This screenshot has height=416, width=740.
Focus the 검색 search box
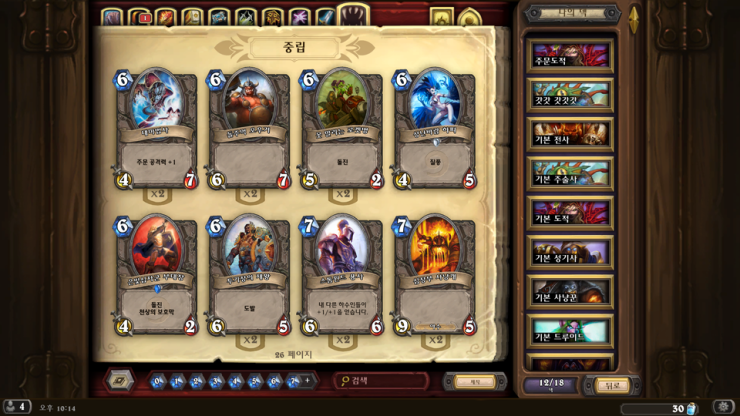386,381
